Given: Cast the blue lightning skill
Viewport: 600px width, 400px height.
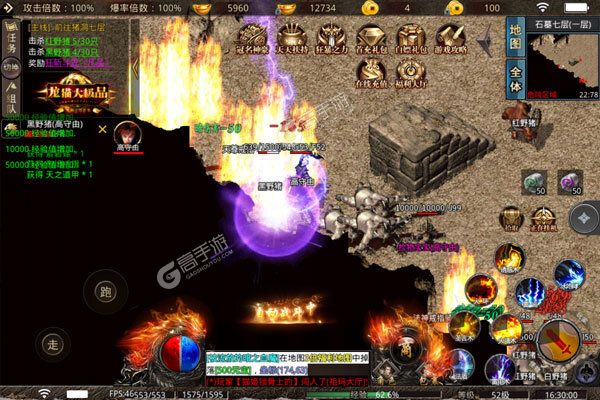Looking at the screenshot, I should click(569, 274).
